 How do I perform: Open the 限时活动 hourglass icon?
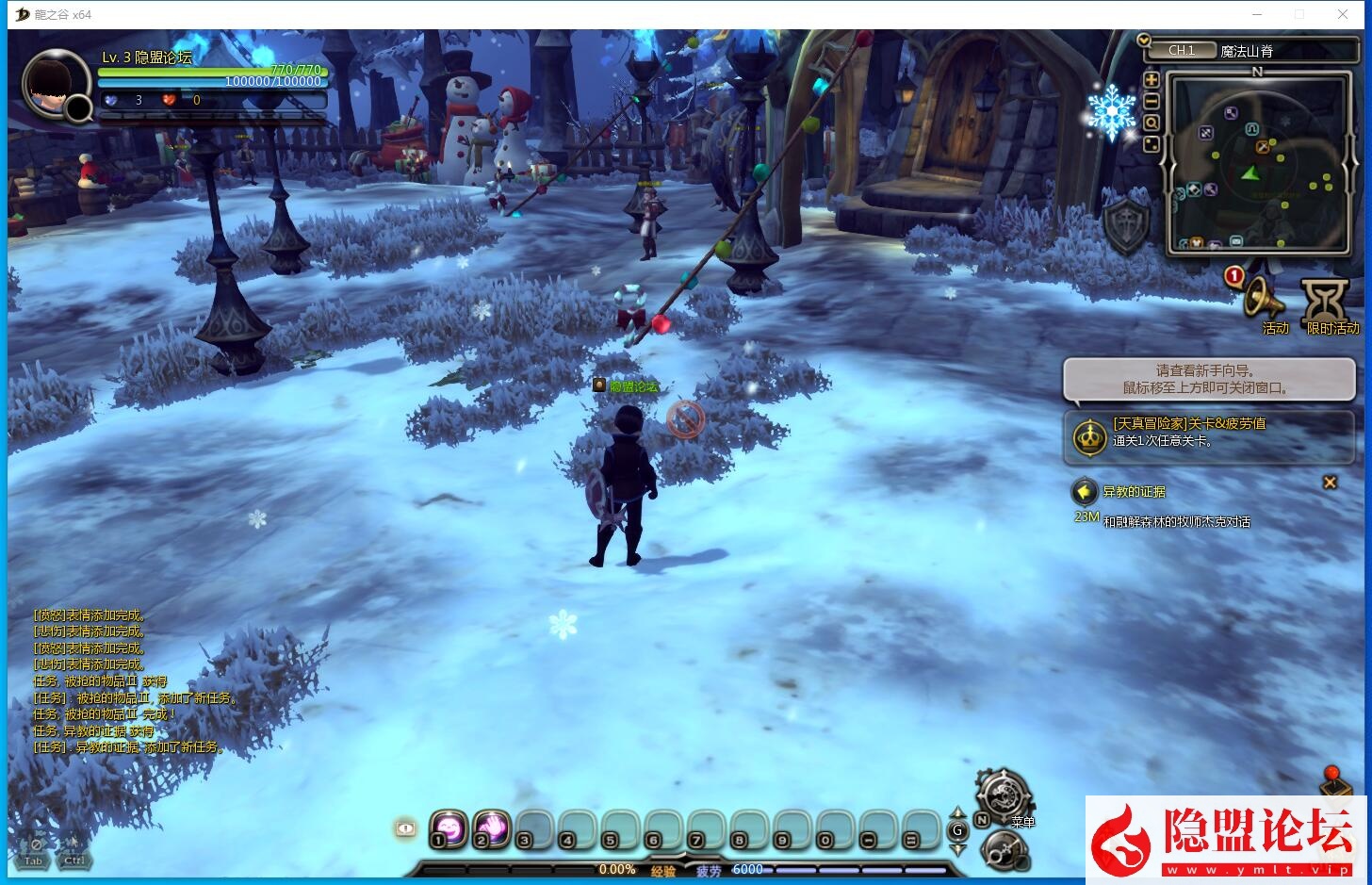1325,300
